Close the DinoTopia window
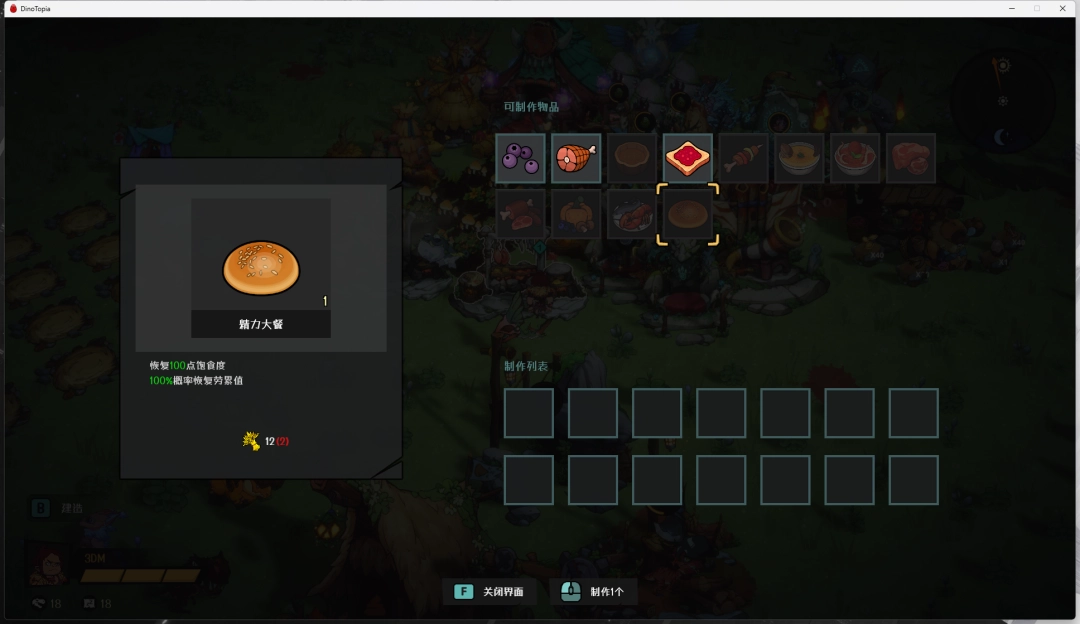This screenshot has width=1080, height=624. [x=1062, y=8]
